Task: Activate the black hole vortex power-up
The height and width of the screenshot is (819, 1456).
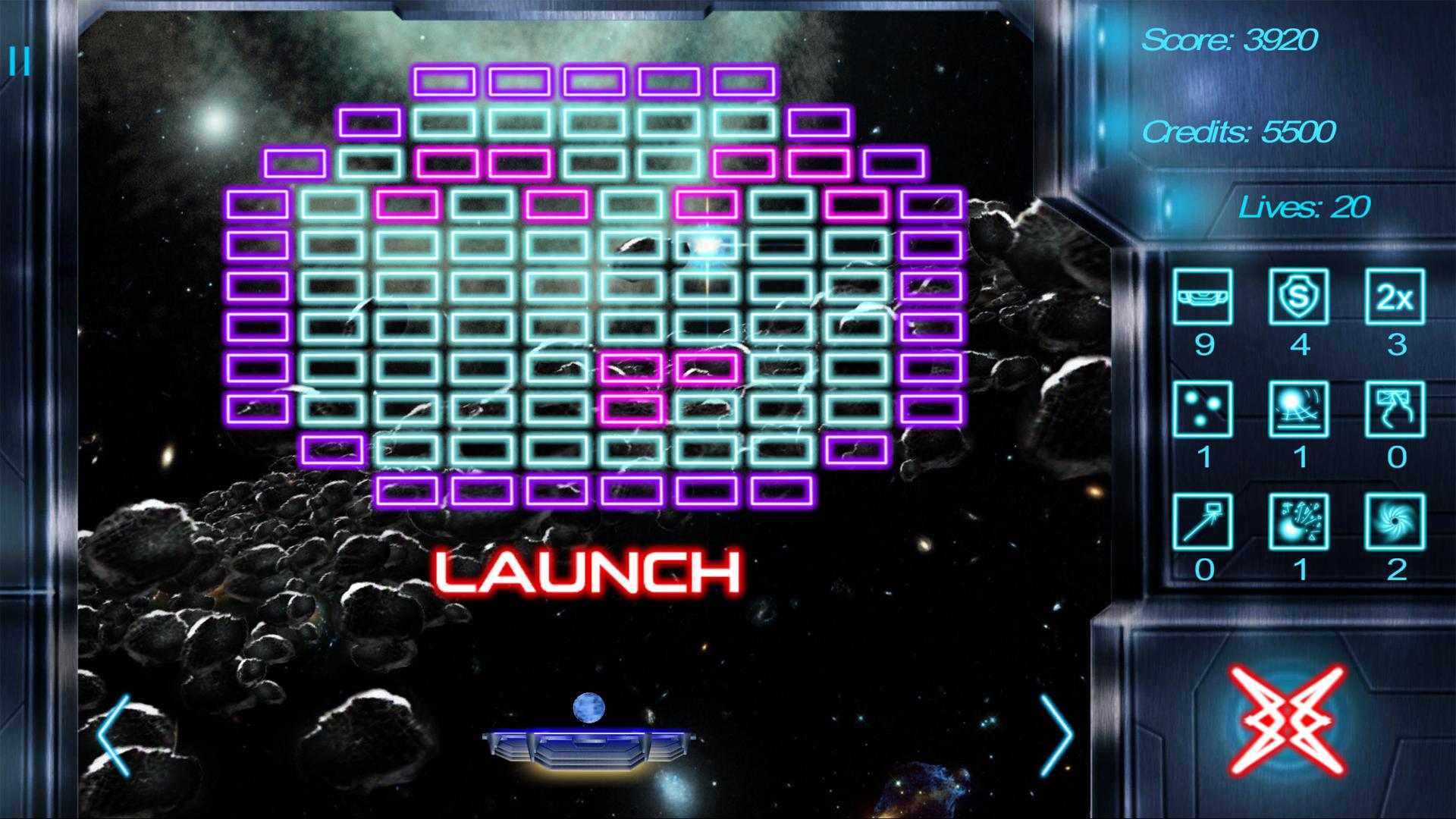Action: pyautogui.click(x=1395, y=521)
